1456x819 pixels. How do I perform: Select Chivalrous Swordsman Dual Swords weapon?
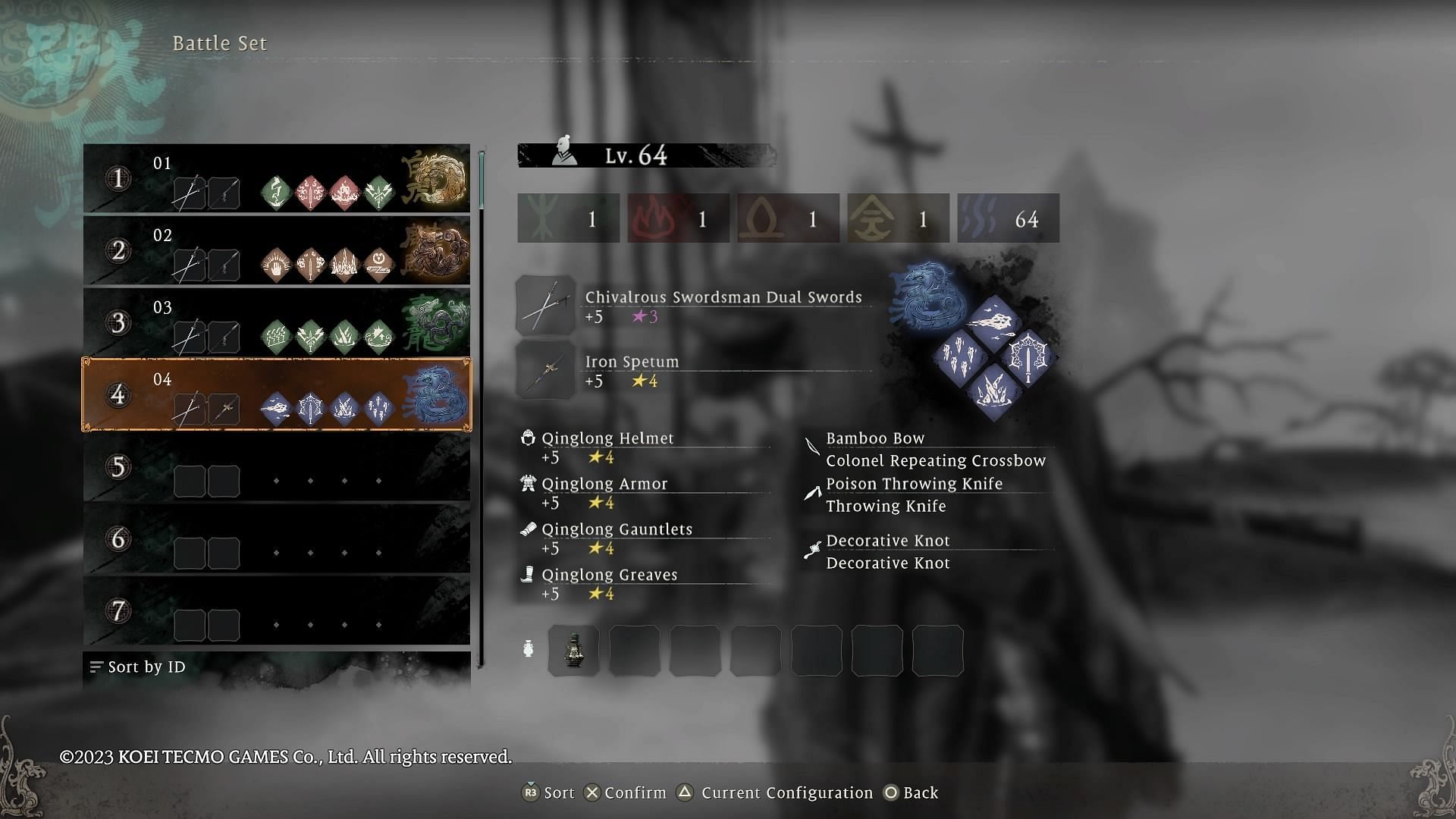coord(723,297)
